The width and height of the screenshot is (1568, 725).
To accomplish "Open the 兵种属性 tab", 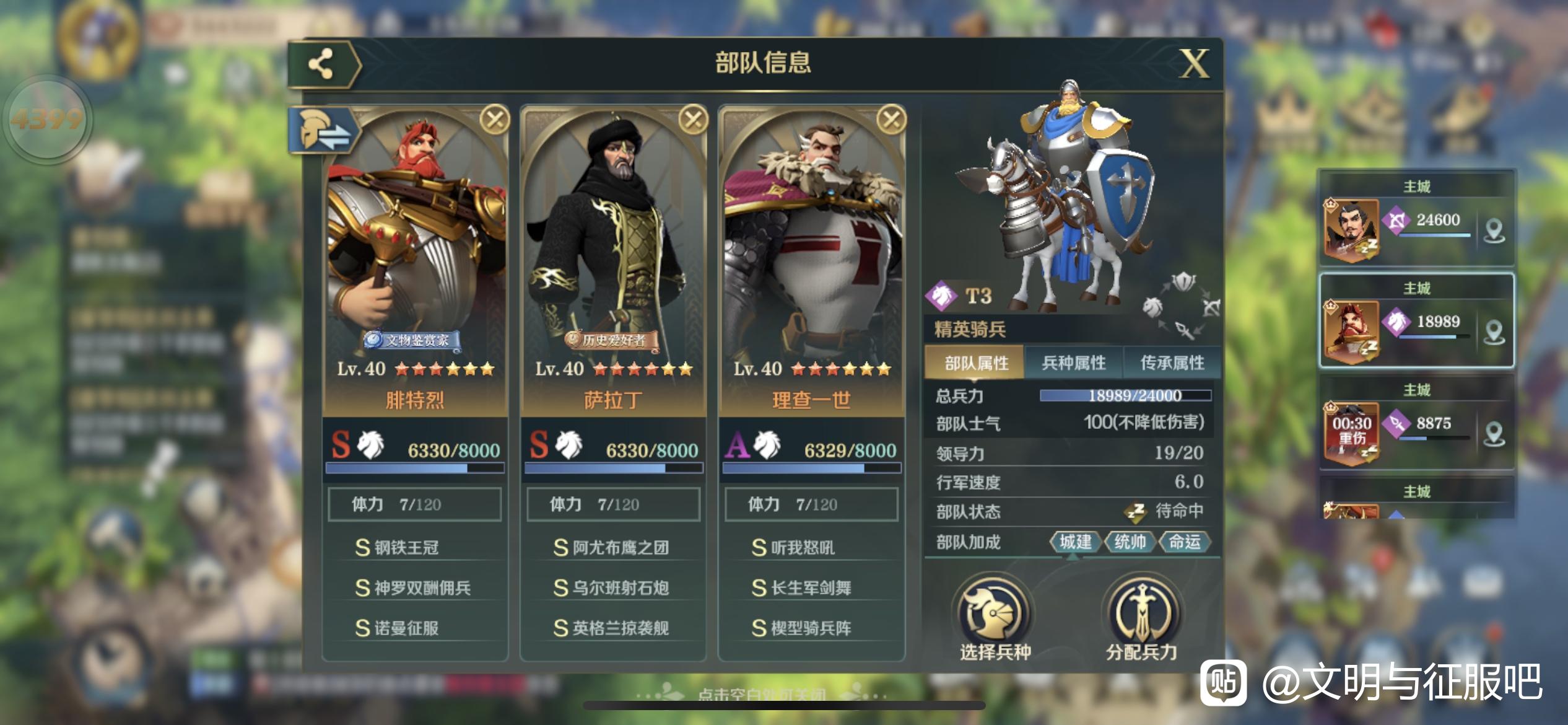I will coord(1074,363).
